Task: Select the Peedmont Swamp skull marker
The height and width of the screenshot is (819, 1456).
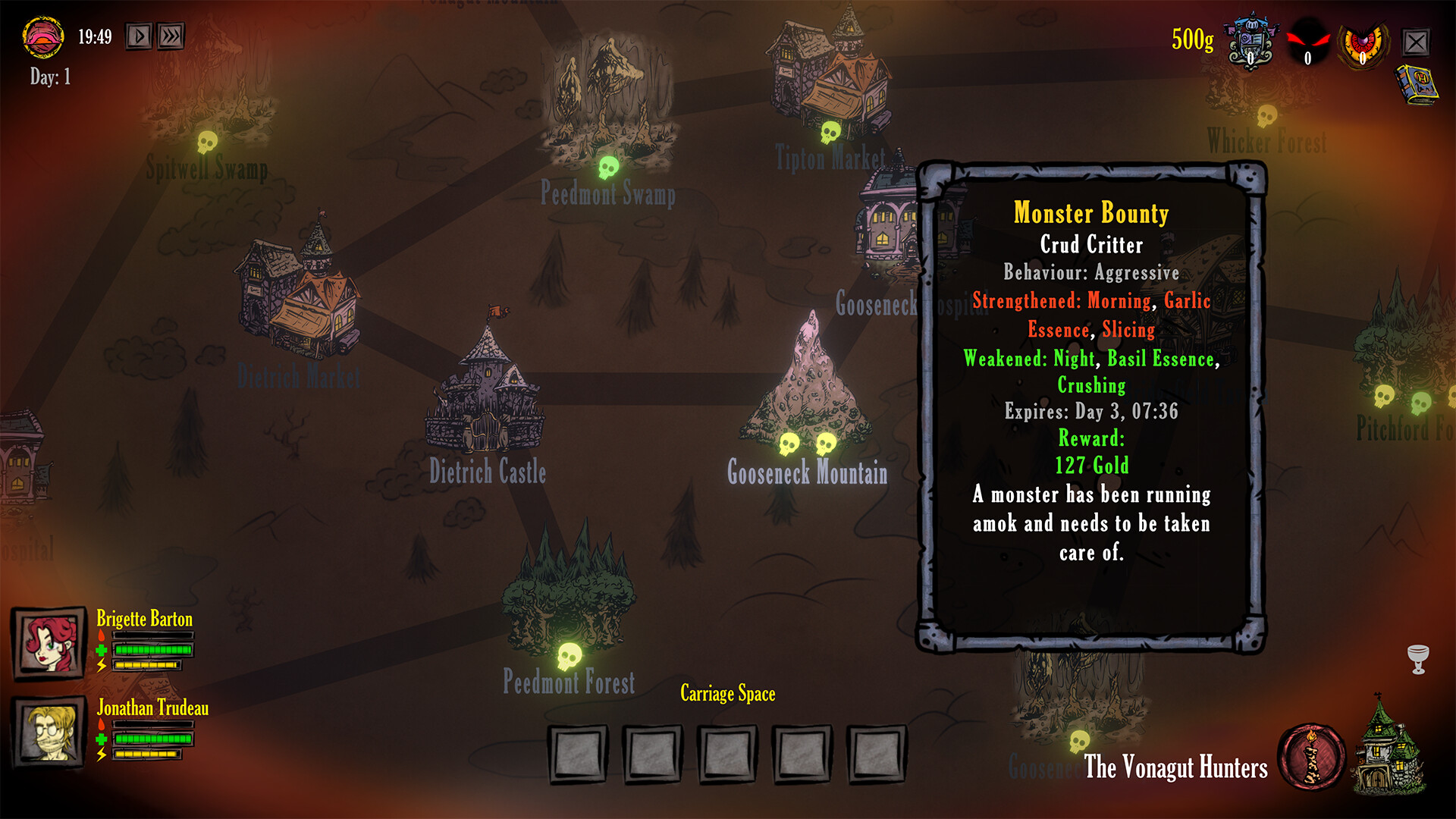Action: coord(608,167)
